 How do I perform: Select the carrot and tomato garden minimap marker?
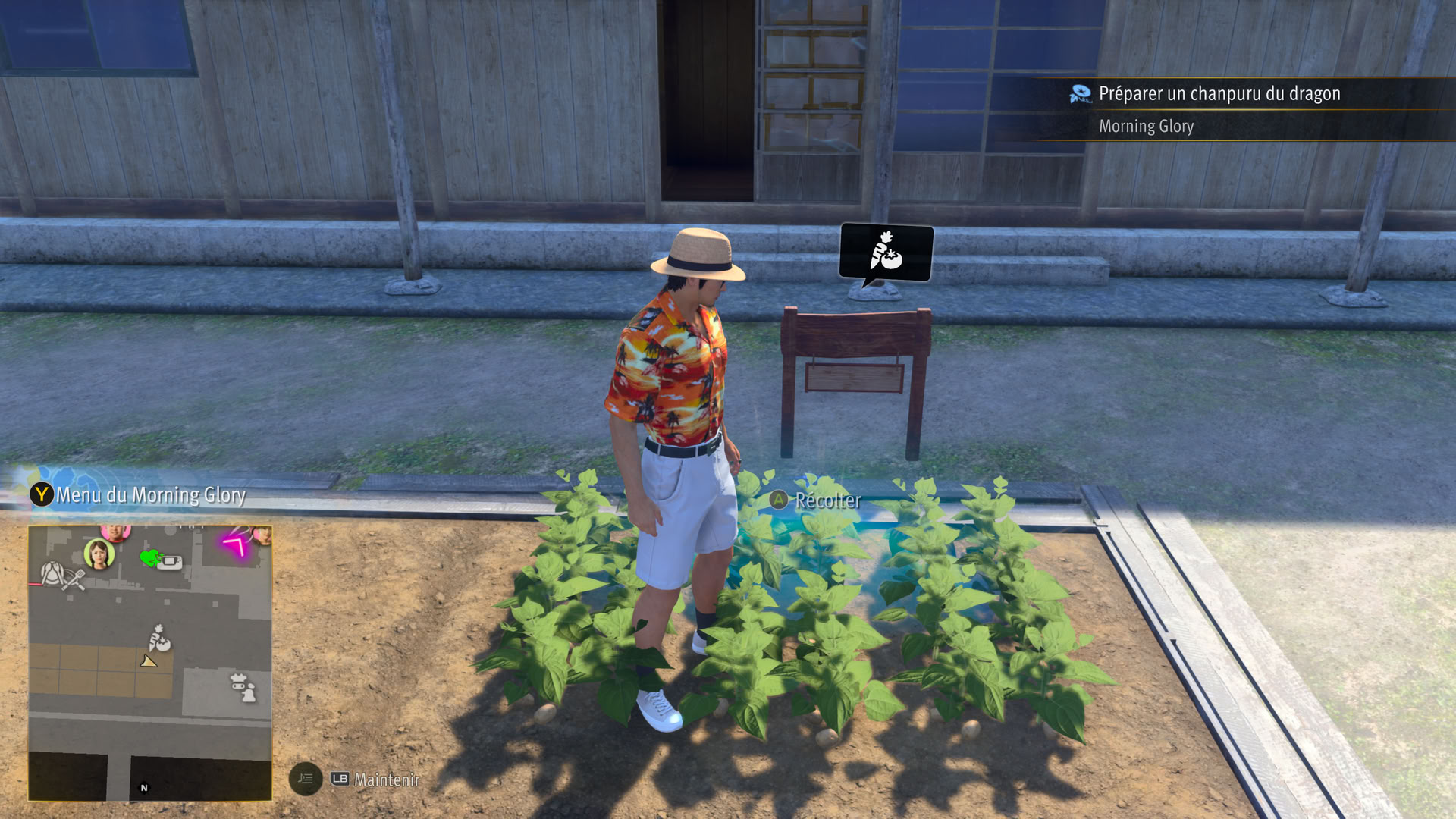coord(158,639)
